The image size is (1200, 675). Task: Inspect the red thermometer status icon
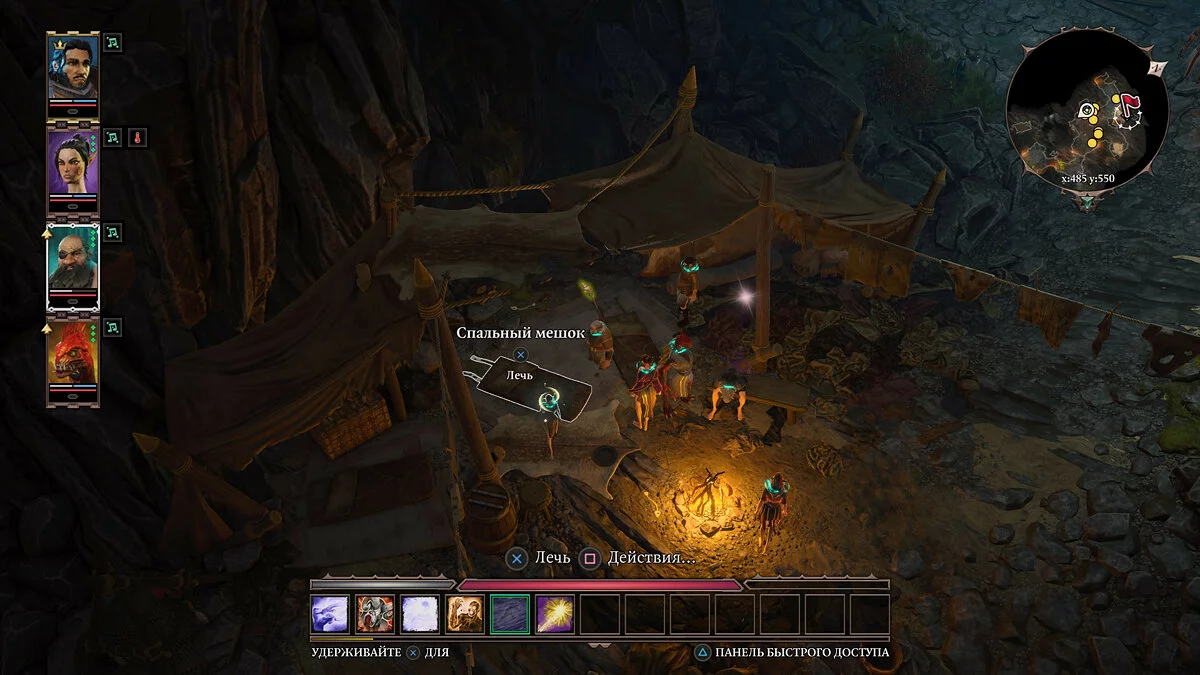click(137, 138)
